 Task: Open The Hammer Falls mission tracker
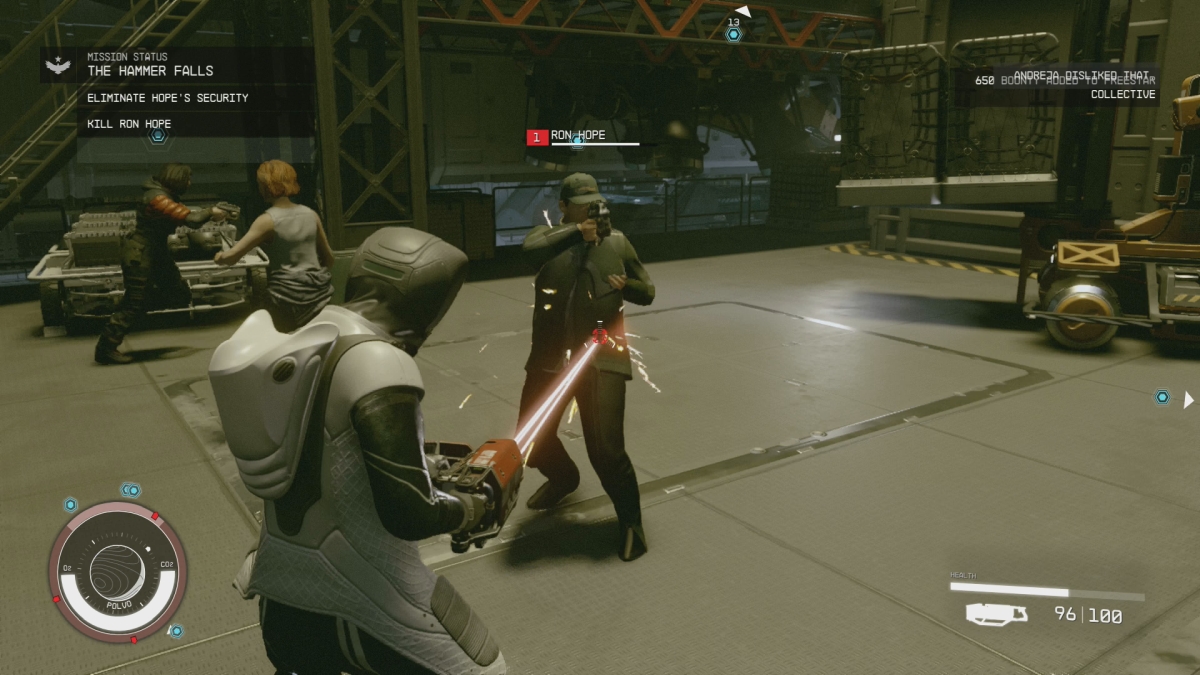click(150, 71)
